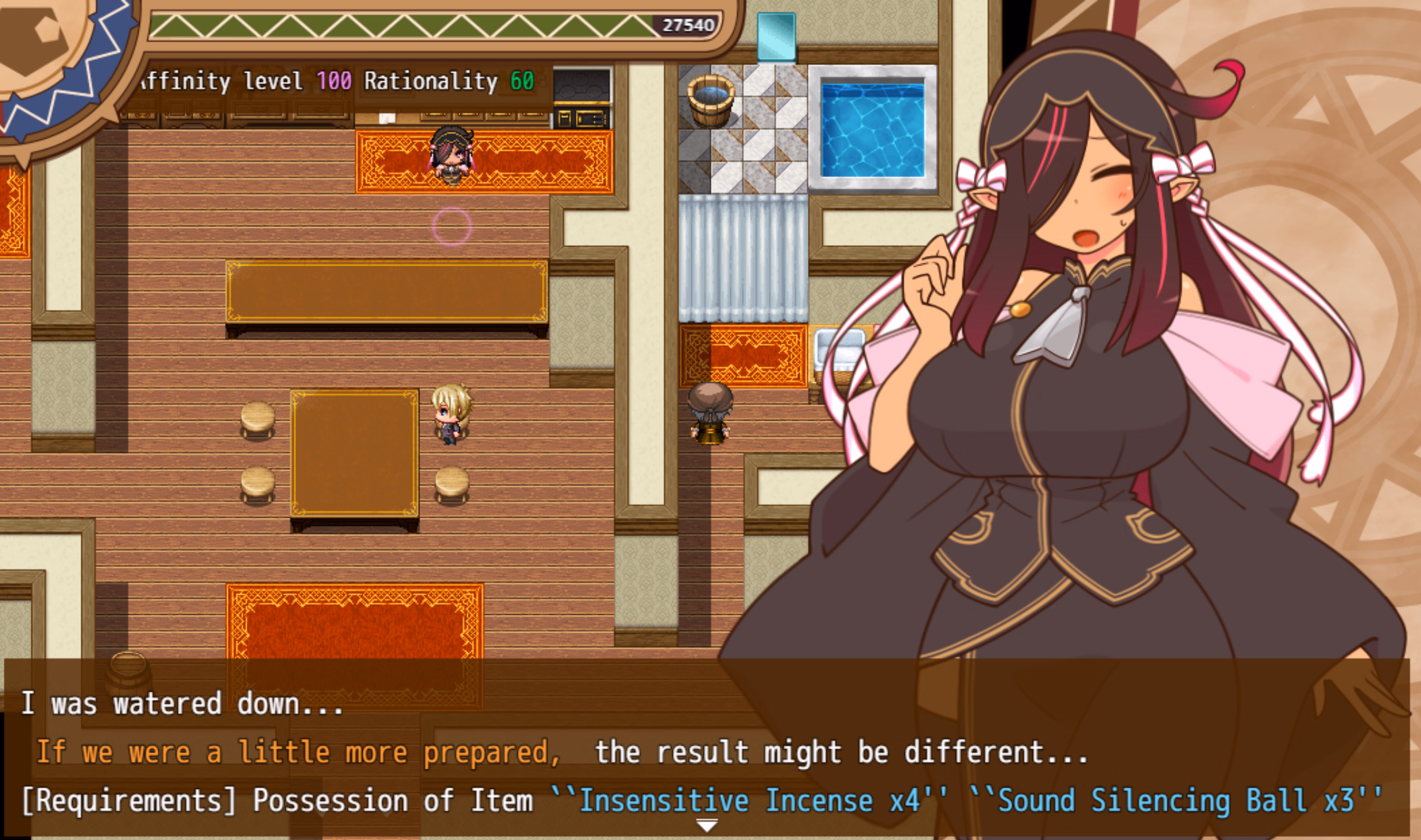Advance the dialogue message box text
1421x840 pixels.
pos(706,750)
